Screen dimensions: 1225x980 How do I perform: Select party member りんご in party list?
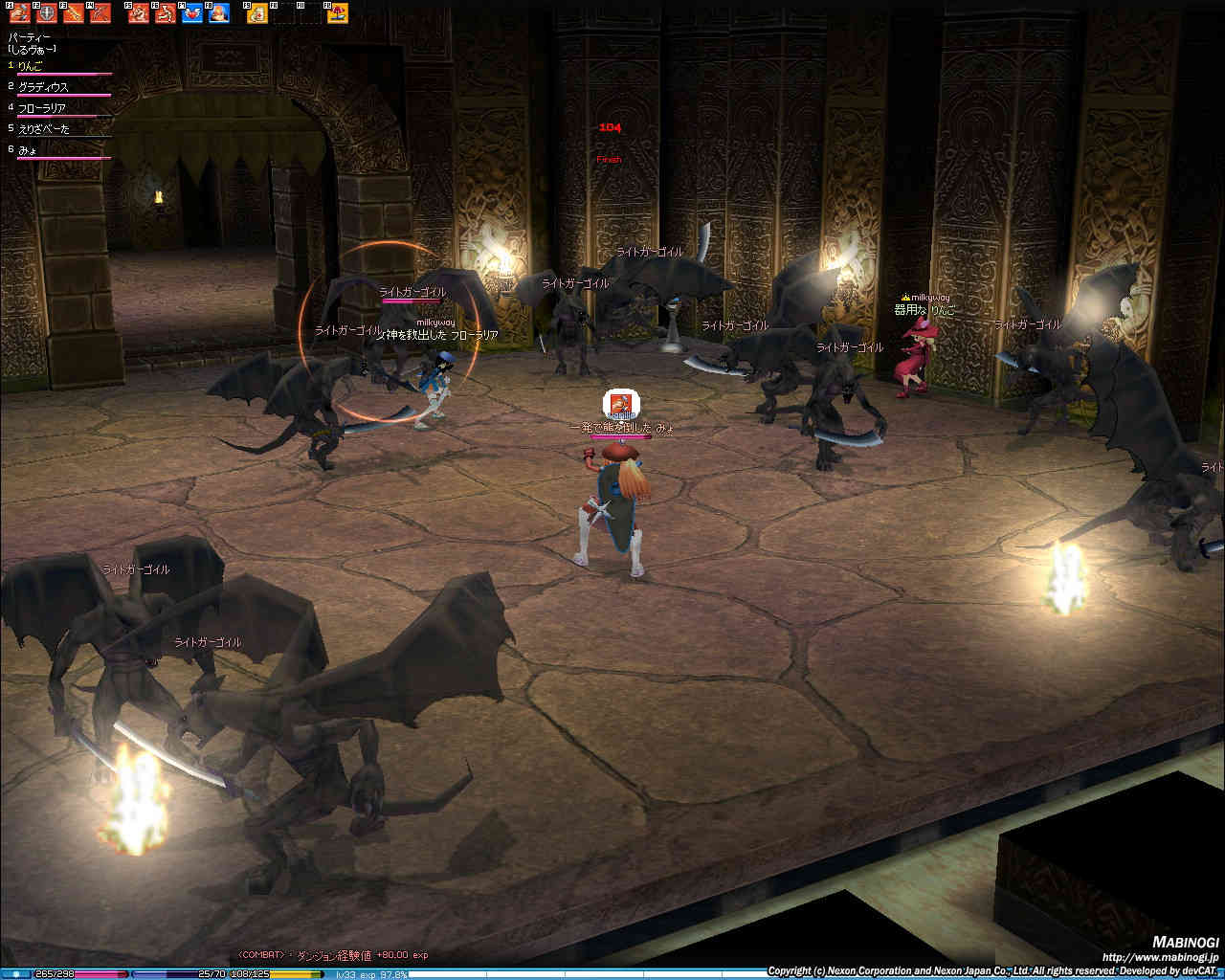point(32,66)
